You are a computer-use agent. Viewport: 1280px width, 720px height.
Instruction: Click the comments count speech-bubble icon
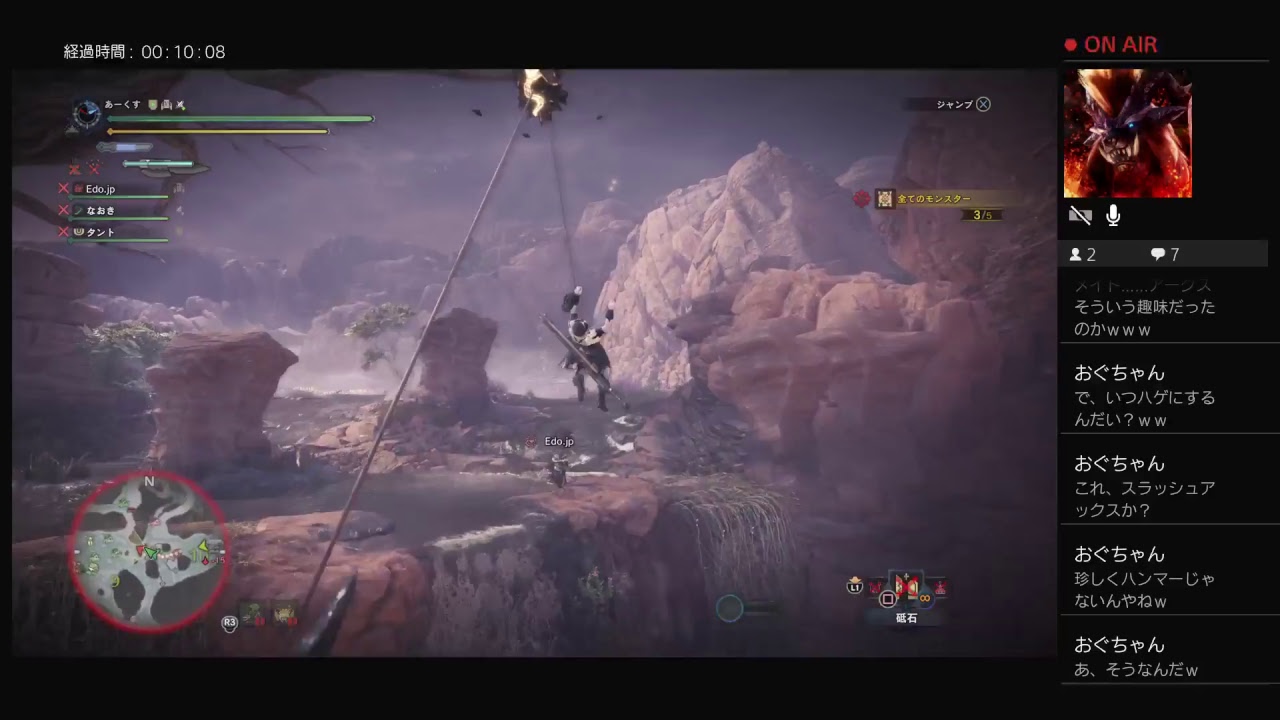(x=1157, y=254)
